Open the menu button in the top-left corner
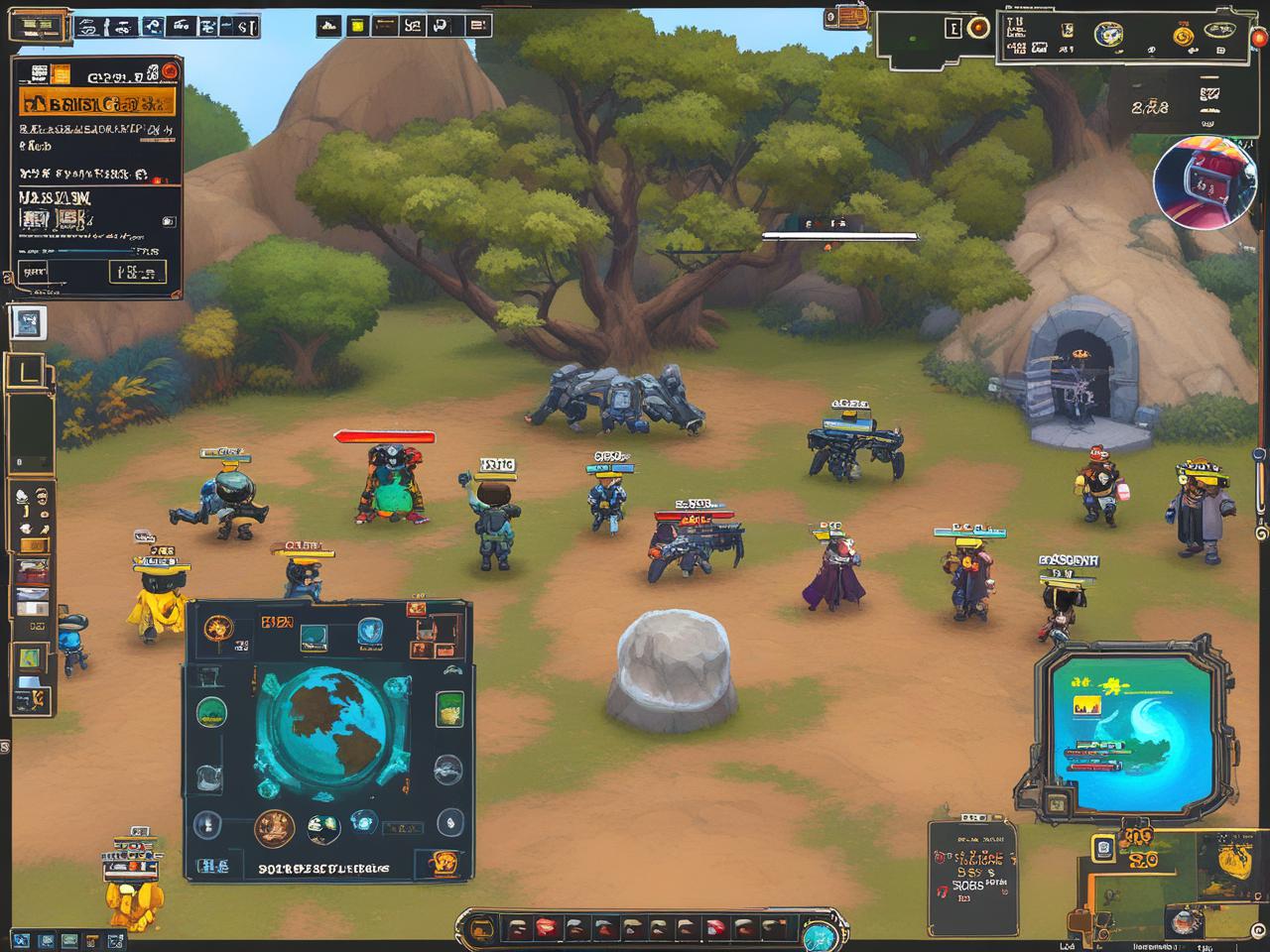 [x=39, y=27]
